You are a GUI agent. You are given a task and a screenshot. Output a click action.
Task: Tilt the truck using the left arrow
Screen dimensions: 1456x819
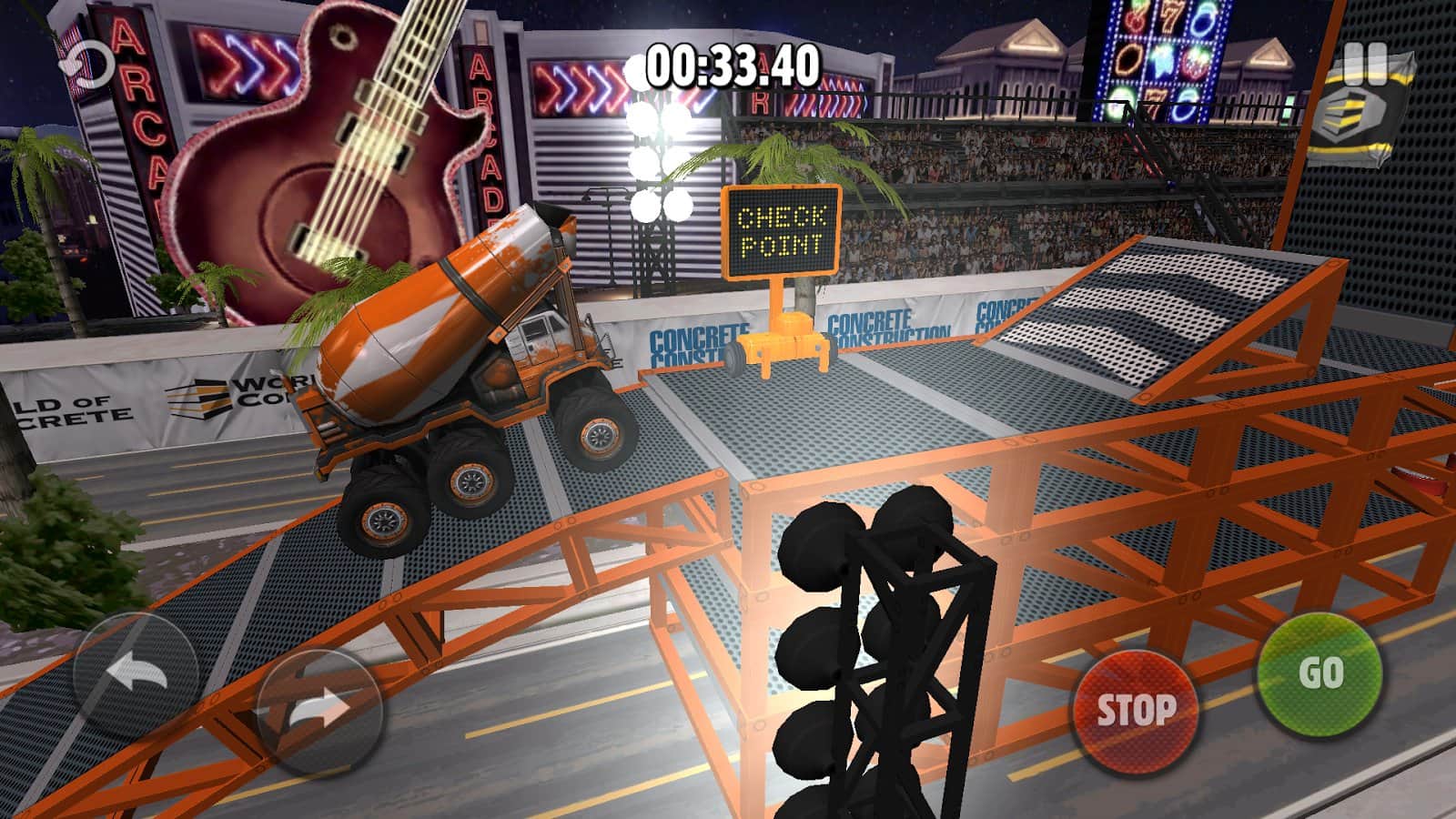tap(136, 674)
